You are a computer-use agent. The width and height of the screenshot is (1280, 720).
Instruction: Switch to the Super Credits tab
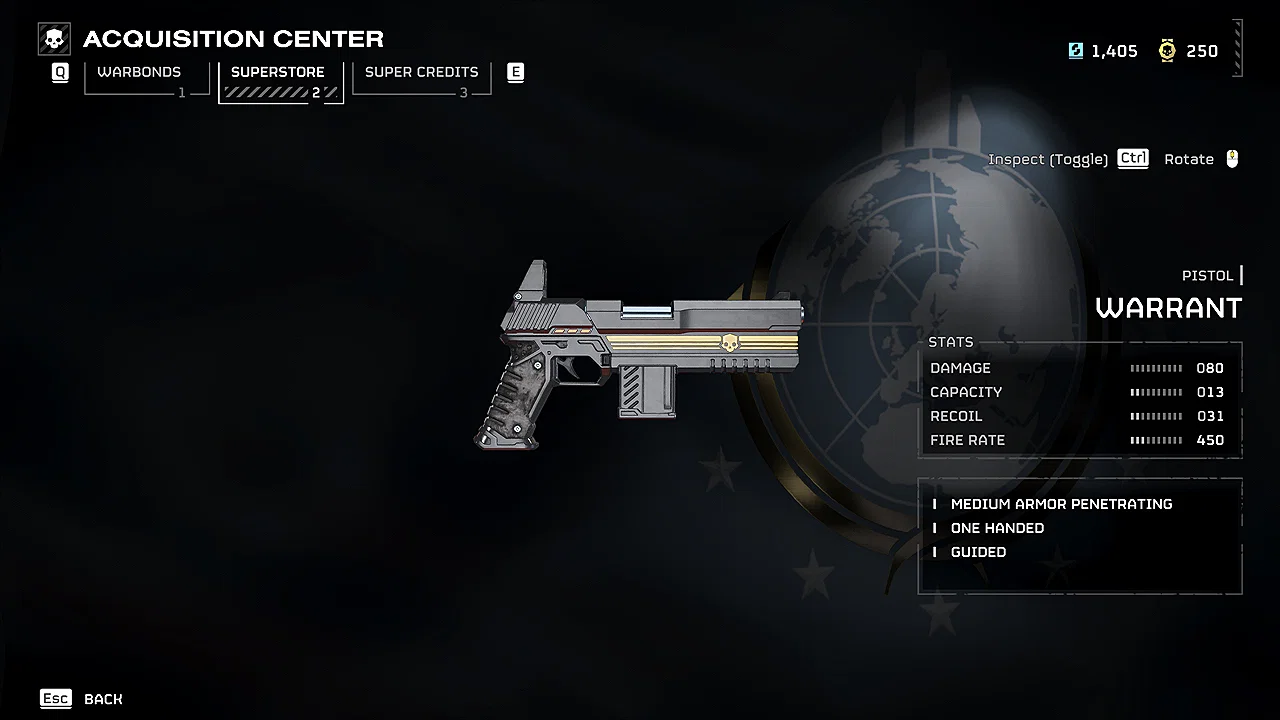tap(421, 71)
